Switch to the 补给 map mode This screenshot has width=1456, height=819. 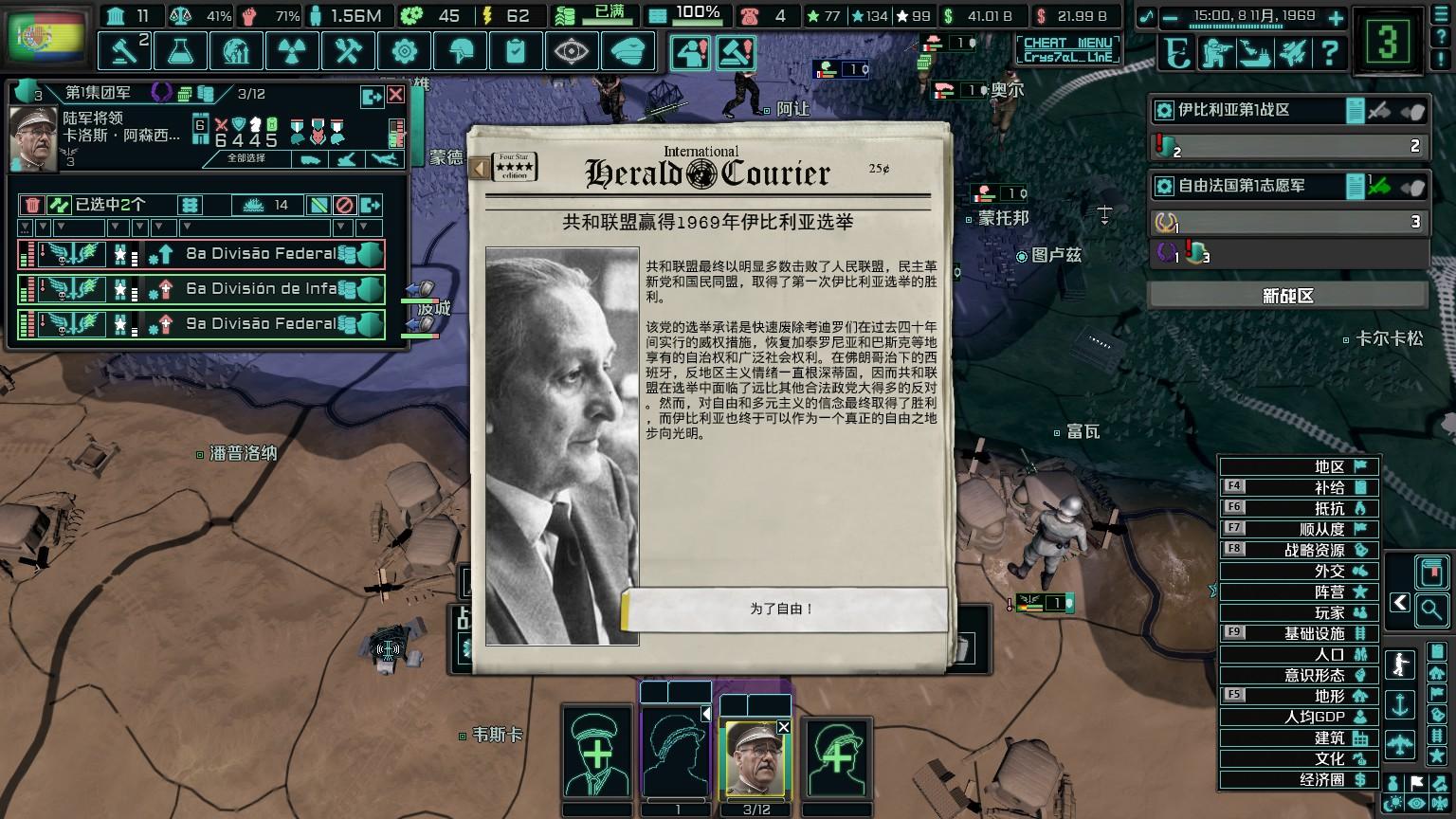click(1299, 487)
